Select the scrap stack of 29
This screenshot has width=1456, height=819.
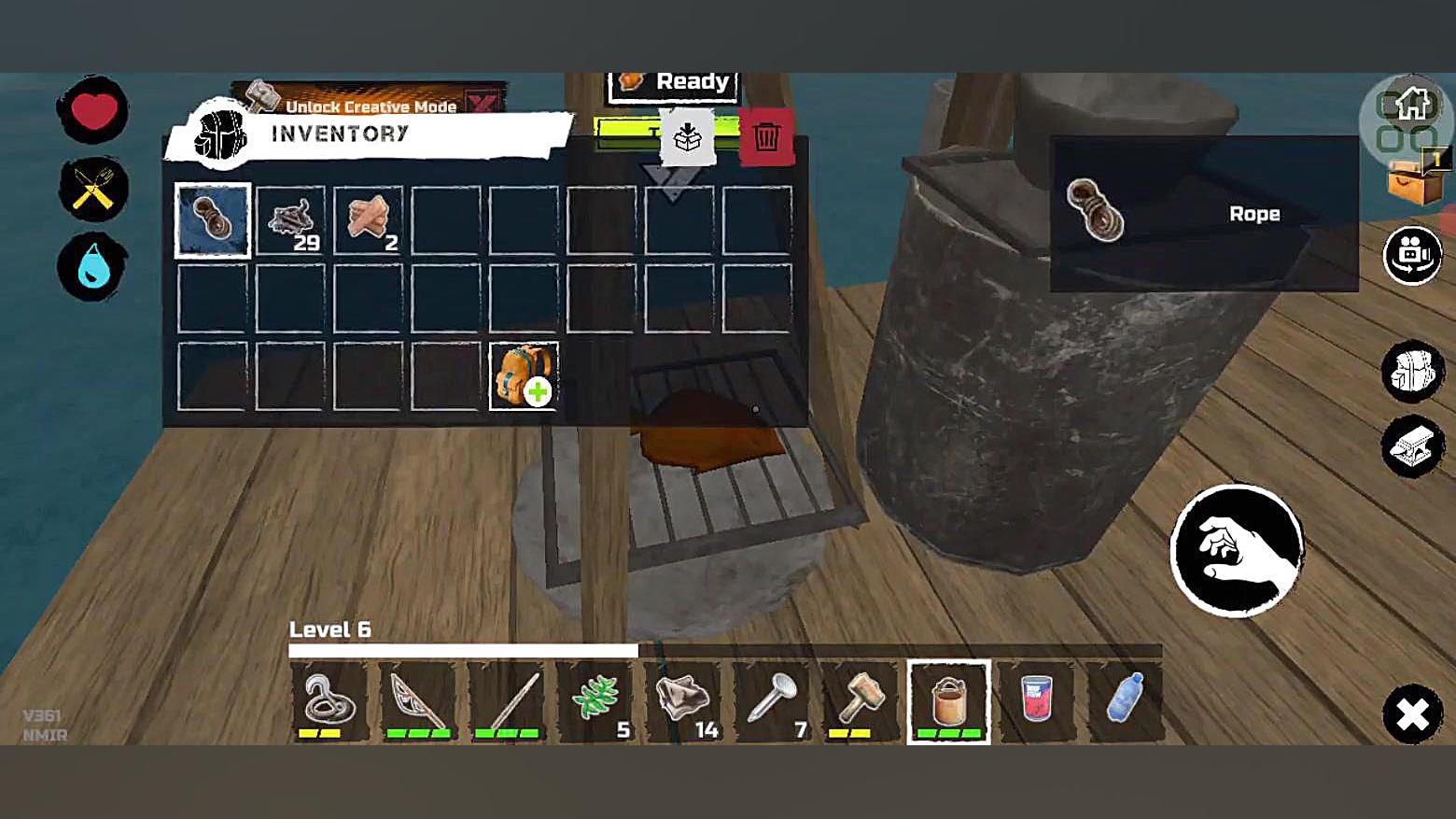click(x=290, y=220)
